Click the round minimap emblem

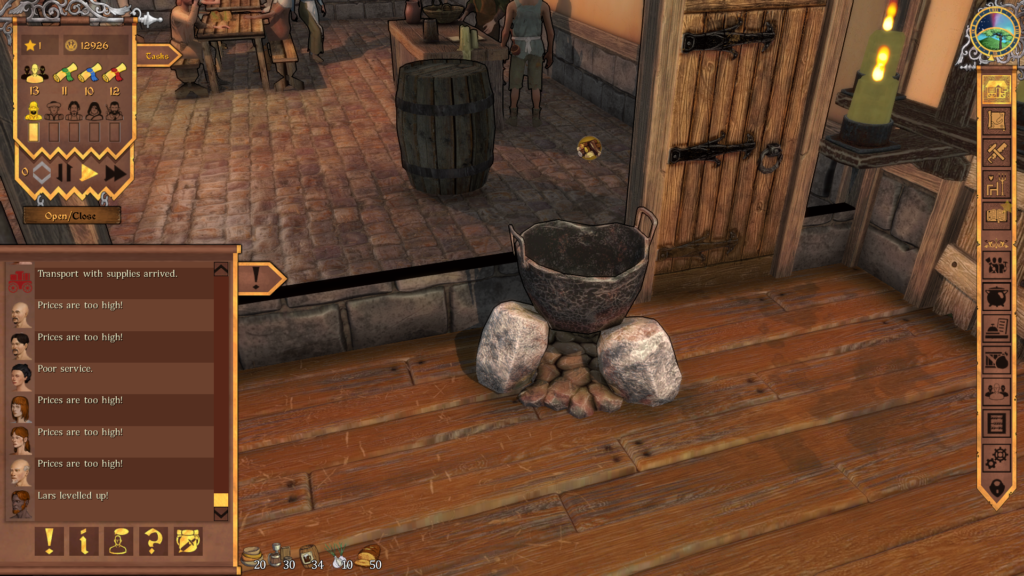point(993,35)
